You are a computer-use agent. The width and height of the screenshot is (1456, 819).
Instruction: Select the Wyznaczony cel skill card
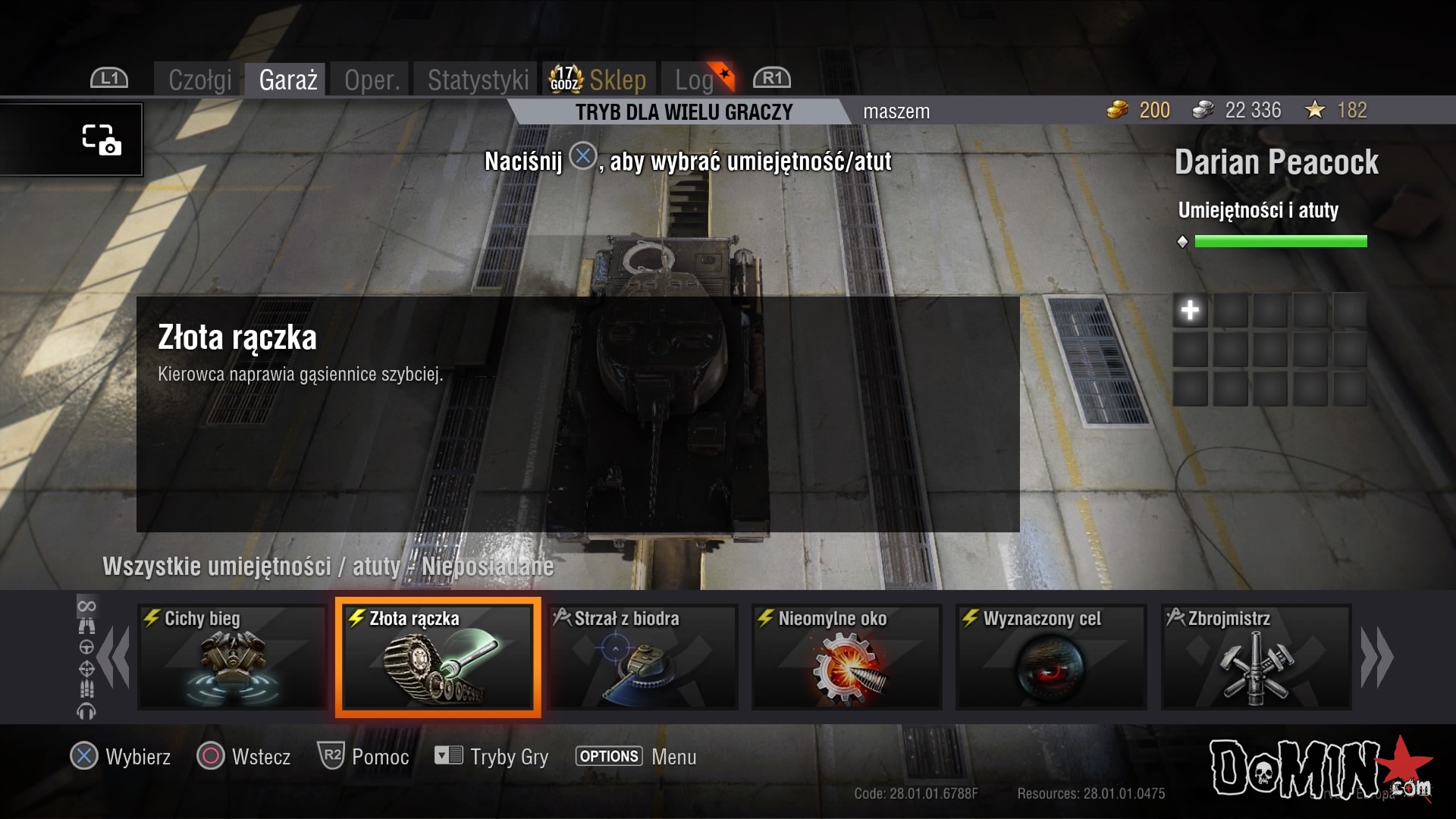pos(1051,657)
